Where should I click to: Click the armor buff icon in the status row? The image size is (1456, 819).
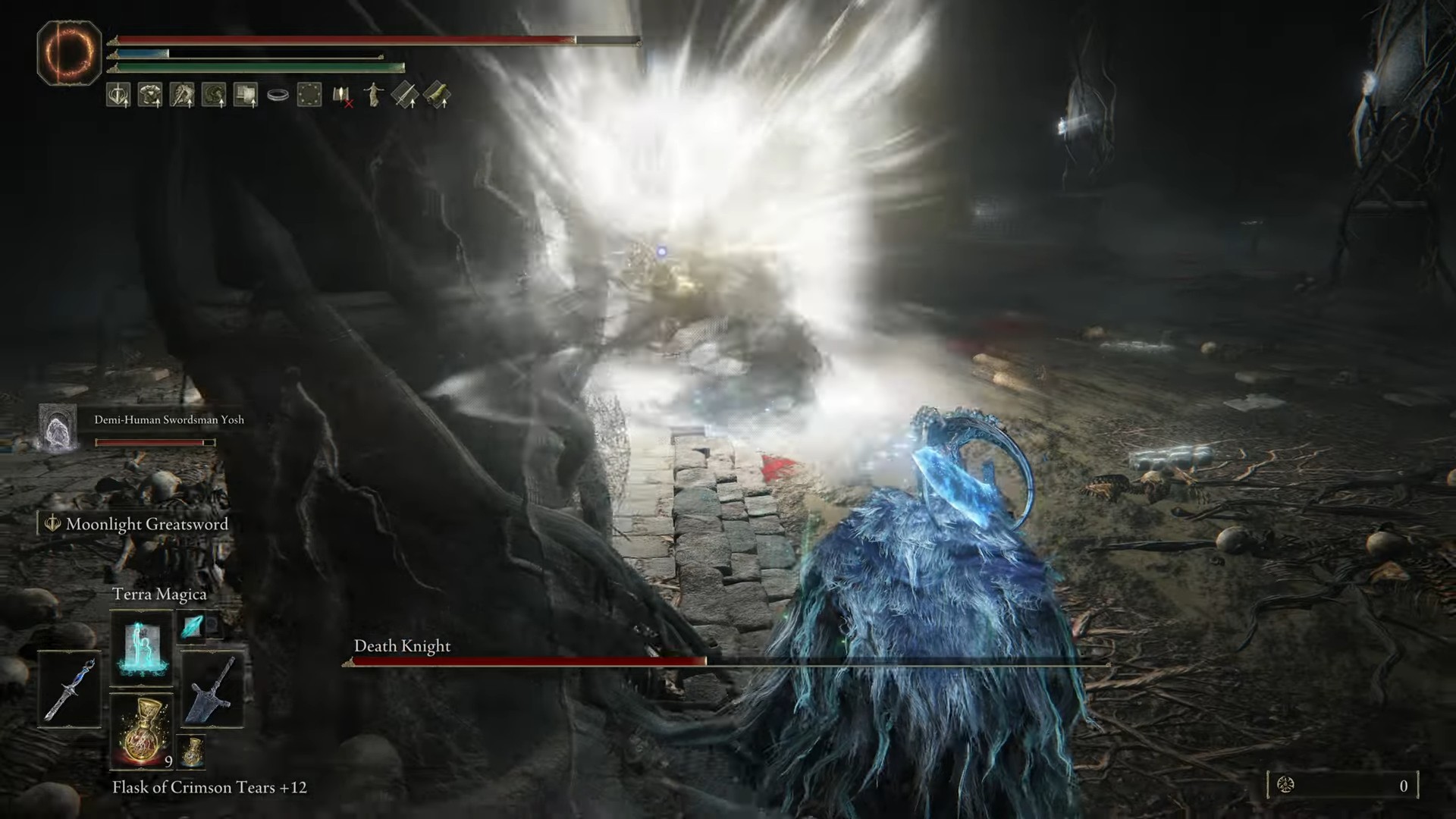(x=149, y=95)
